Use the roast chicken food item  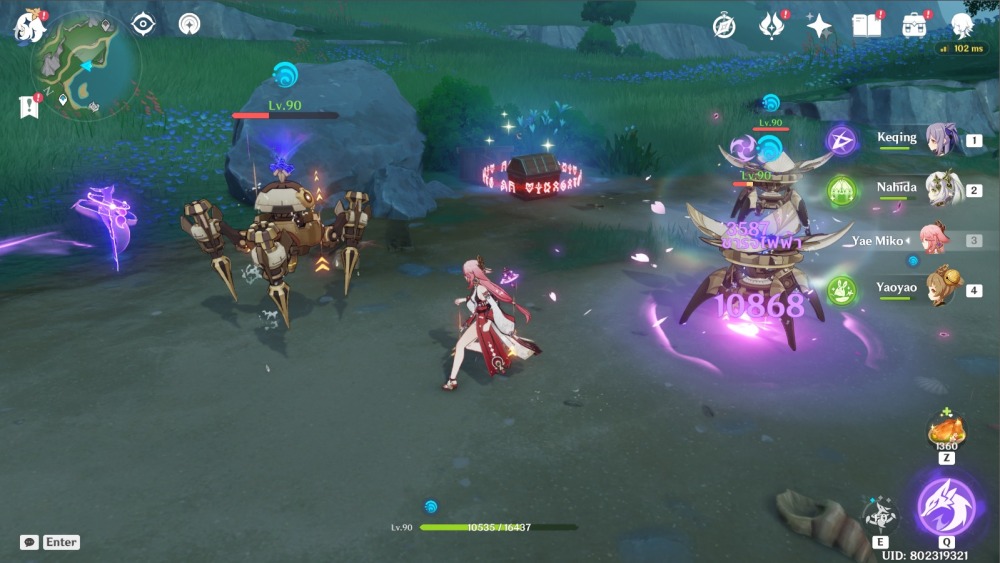click(946, 430)
